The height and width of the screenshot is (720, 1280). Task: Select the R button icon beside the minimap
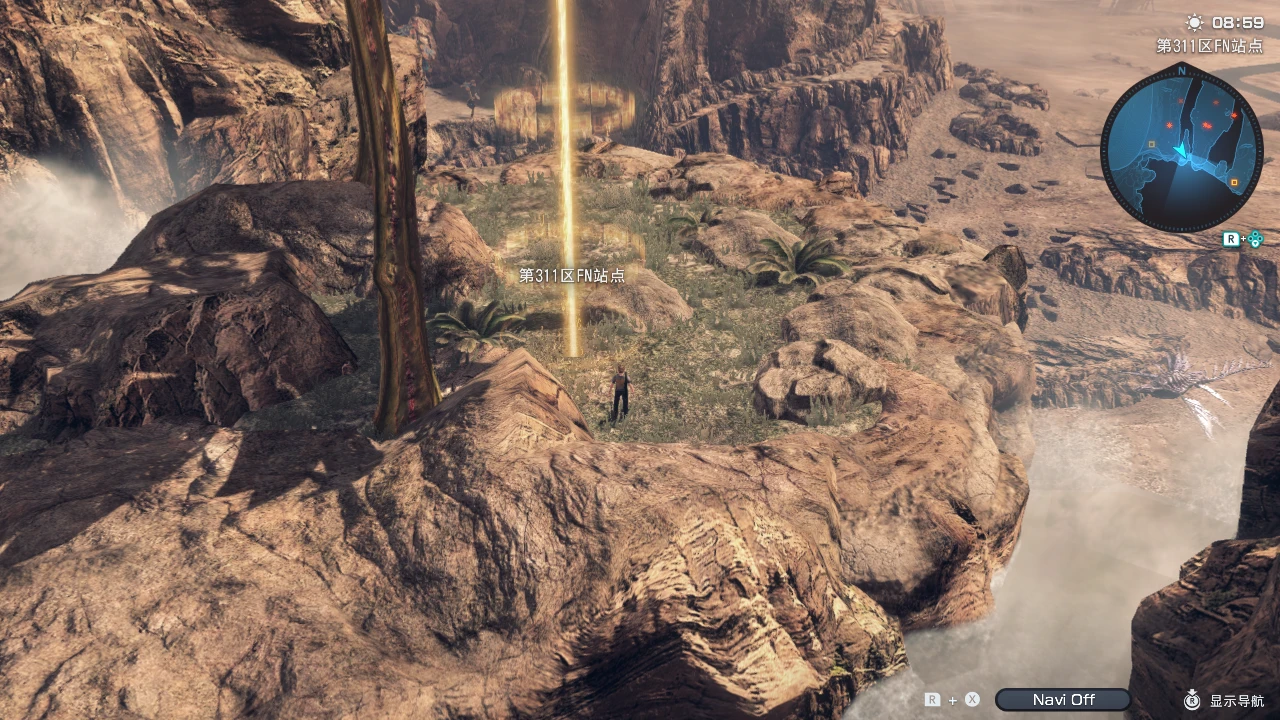pos(1232,238)
